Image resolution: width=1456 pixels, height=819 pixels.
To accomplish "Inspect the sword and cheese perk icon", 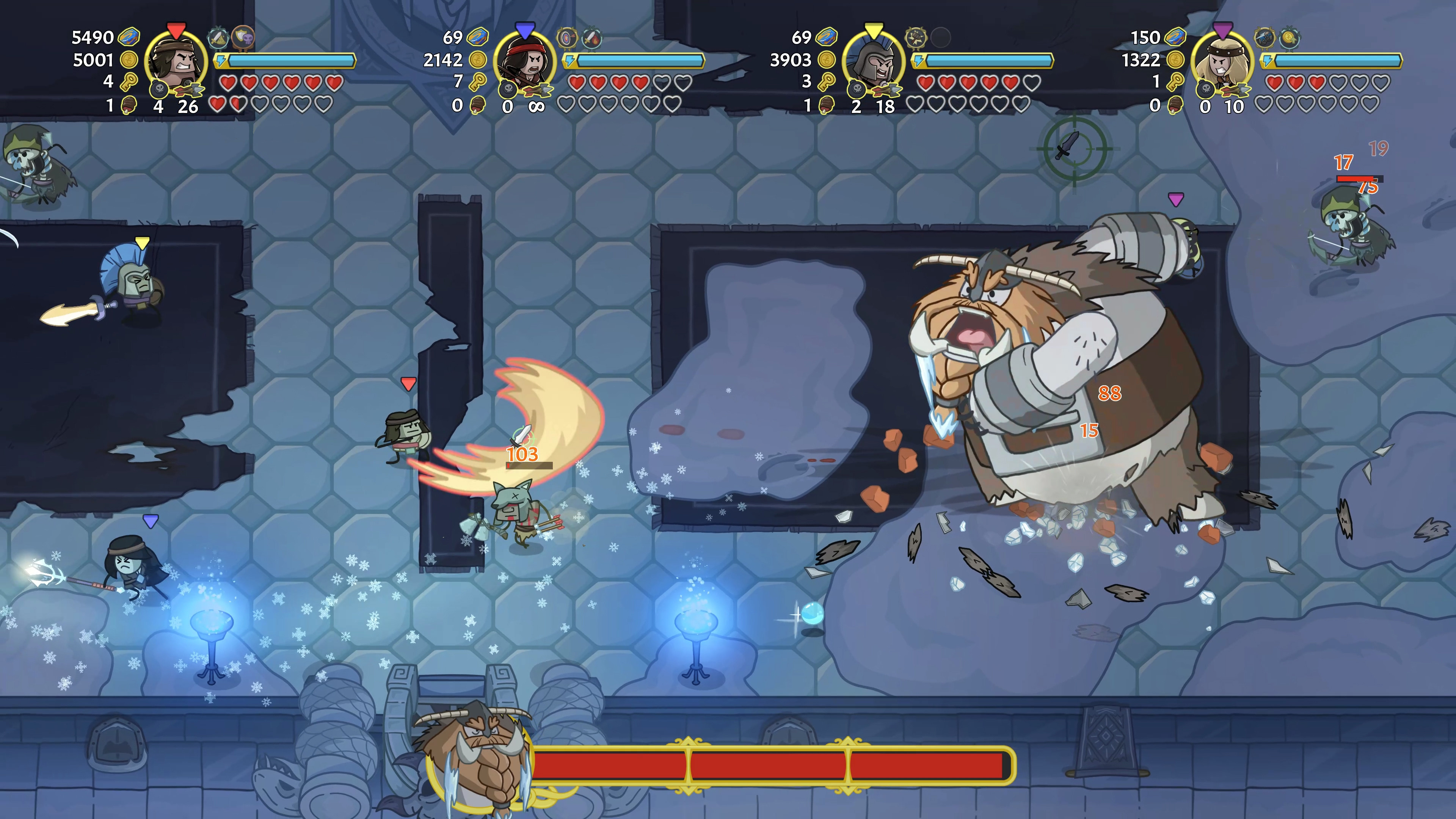I will click(218, 37).
